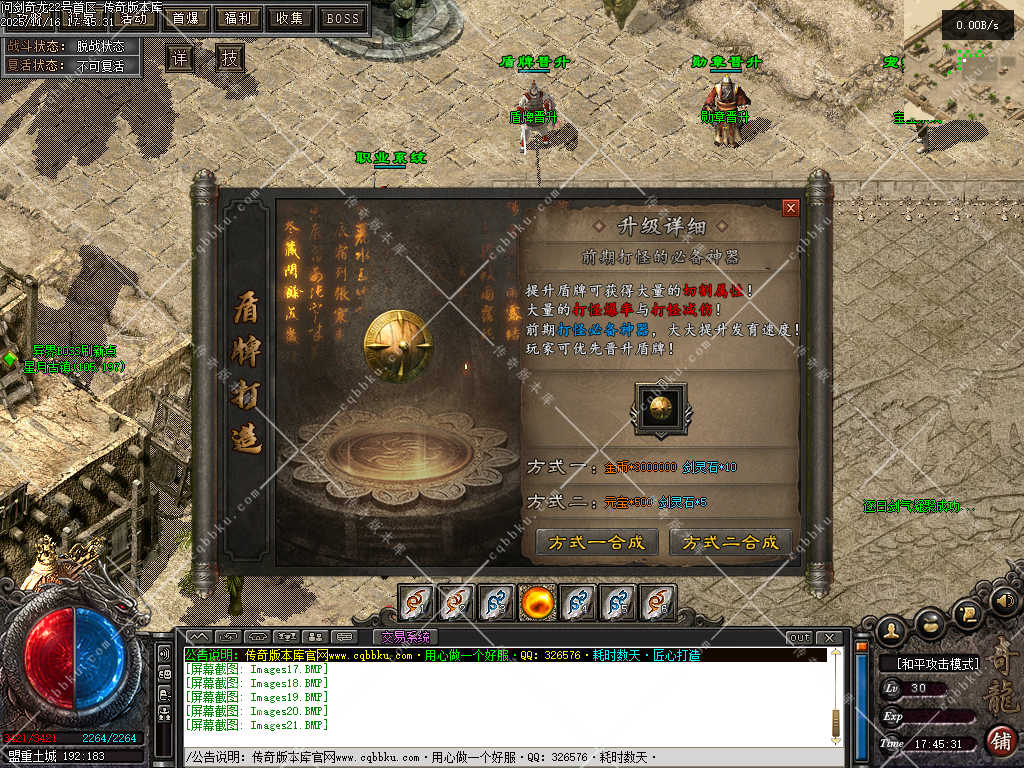This screenshot has height=768, width=1024.
Task: Close the chat panel with the X button
Action: pos(829,638)
